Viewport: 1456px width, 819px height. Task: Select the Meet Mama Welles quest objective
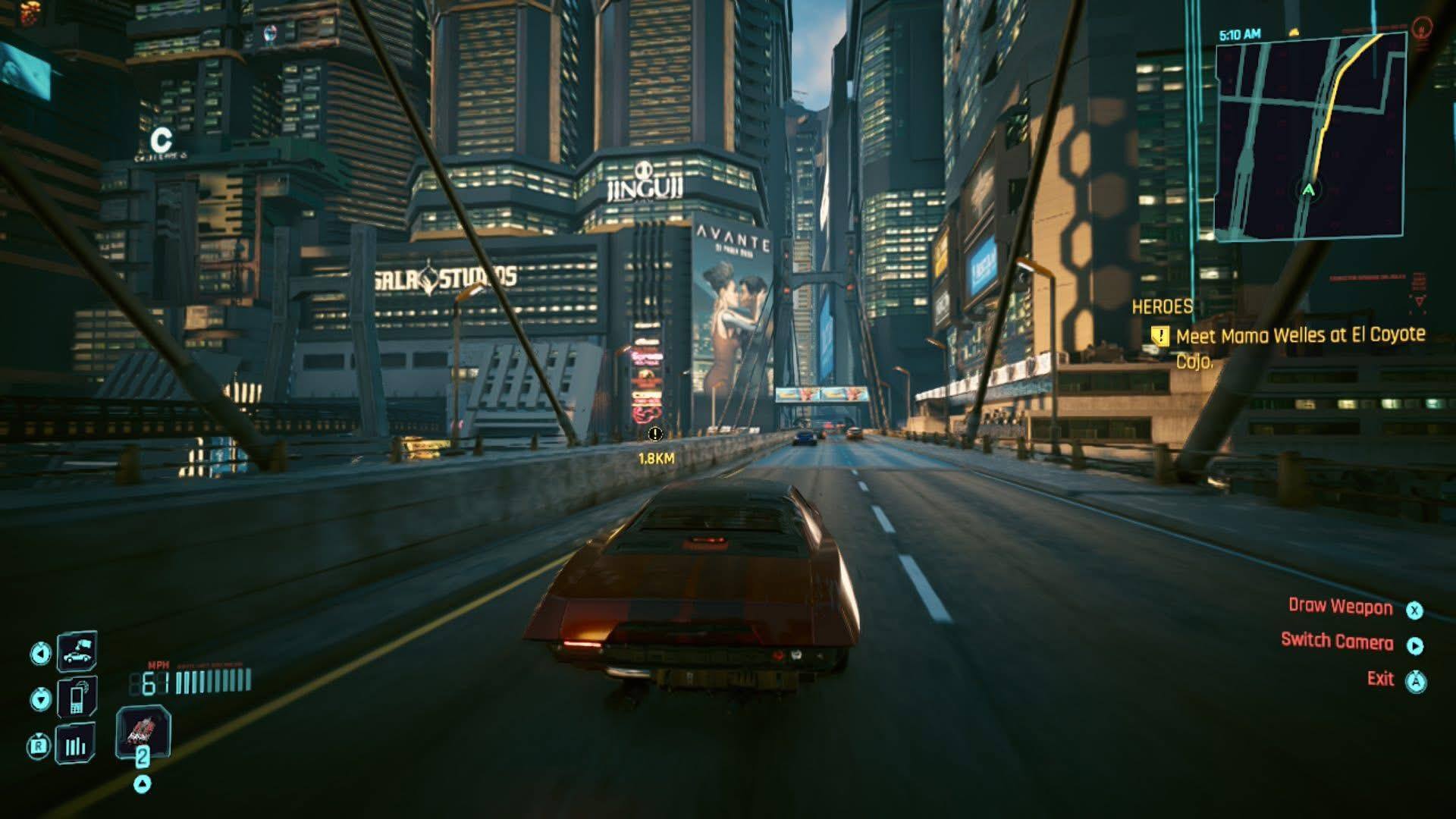1300,336
